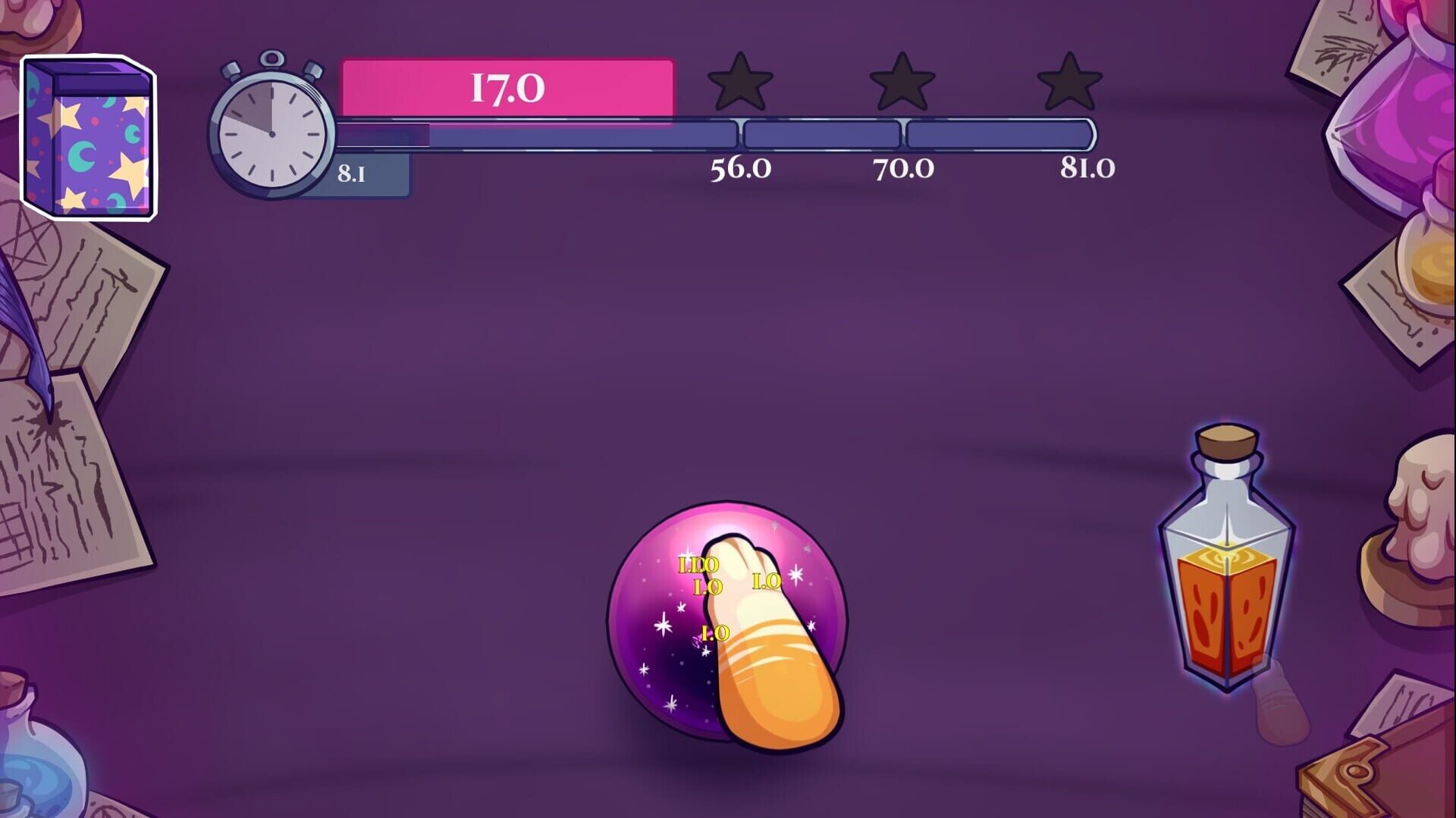Tap the 70.0 milestone label
Image resolution: width=1456 pixels, height=818 pixels.
point(904,170)
